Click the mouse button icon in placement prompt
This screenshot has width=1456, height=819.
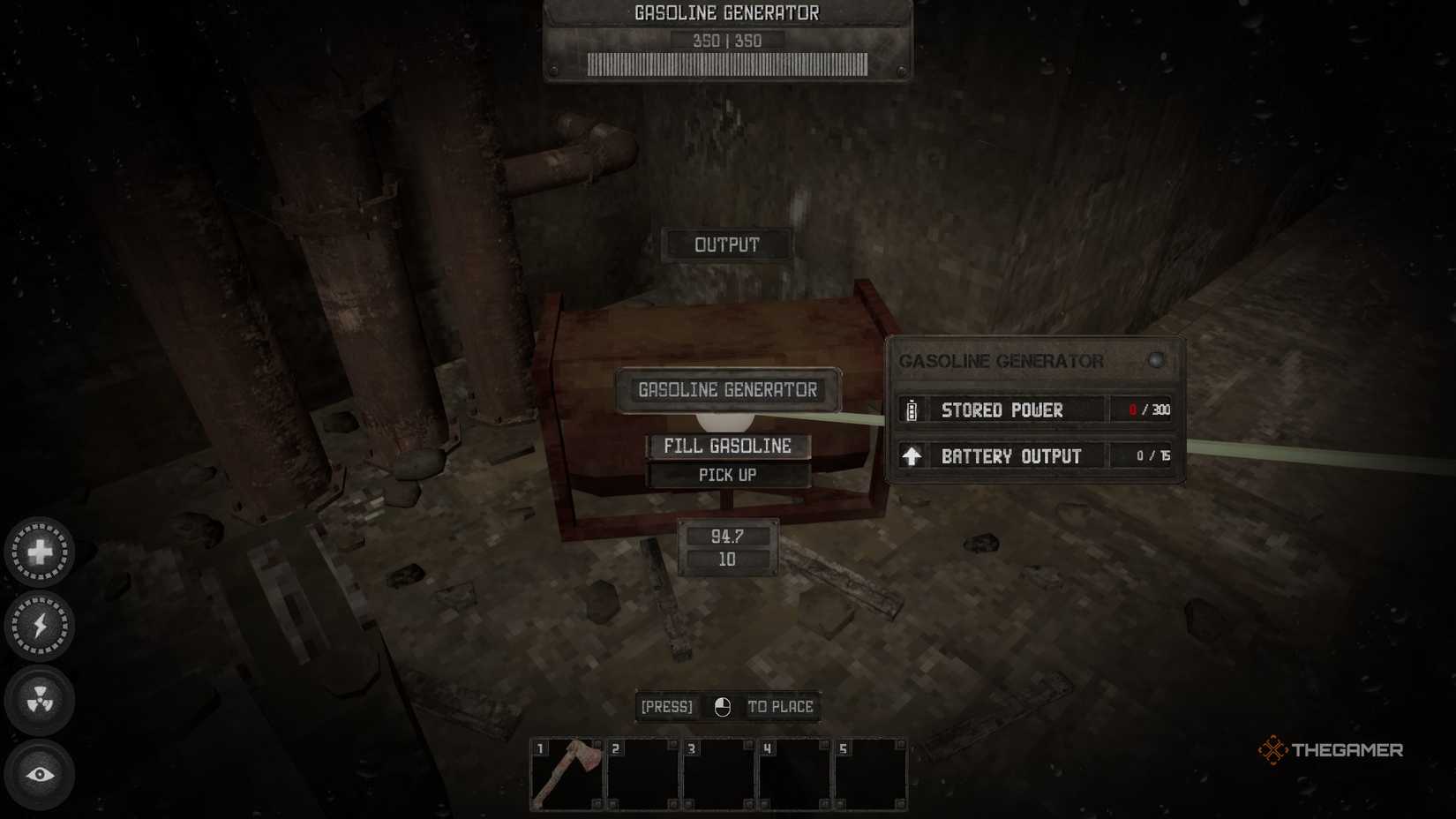(721, 706)
